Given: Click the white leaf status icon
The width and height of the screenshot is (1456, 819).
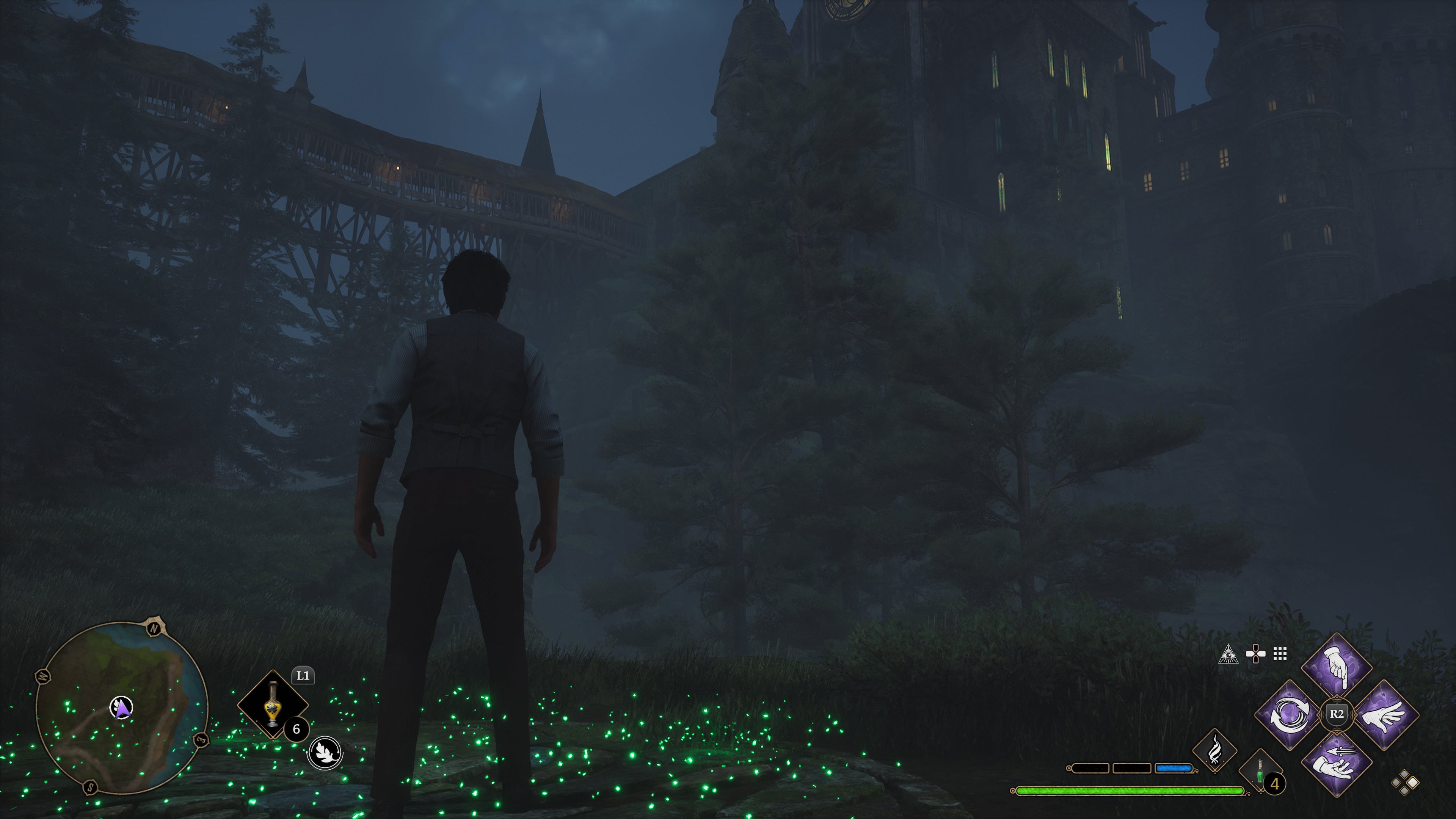Looking at the screenshot, I should (325, 753).
